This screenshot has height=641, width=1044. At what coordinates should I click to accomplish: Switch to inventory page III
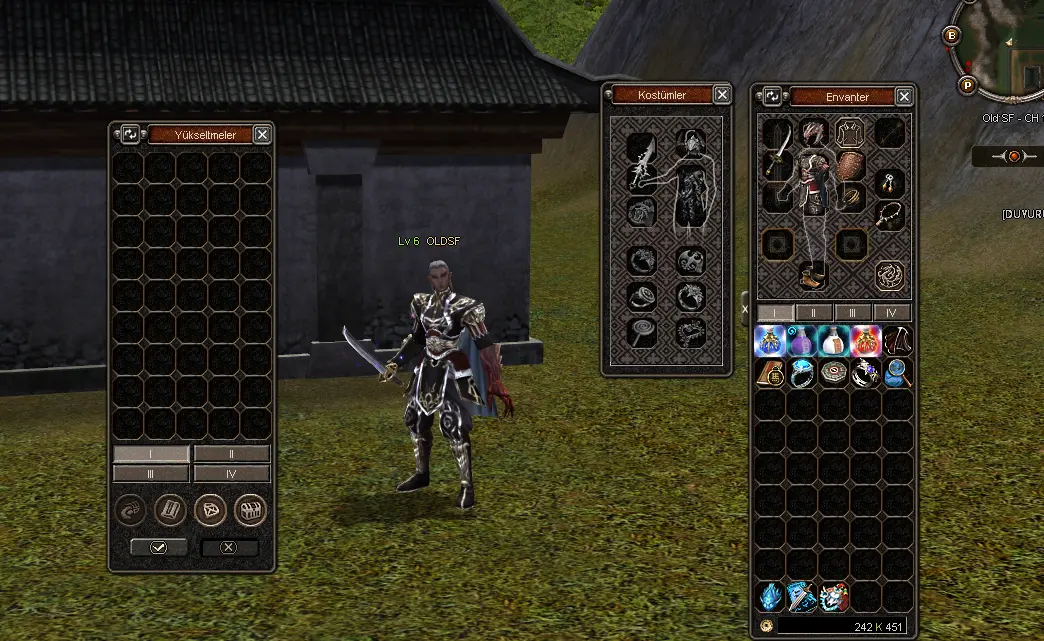coord(853,313)
